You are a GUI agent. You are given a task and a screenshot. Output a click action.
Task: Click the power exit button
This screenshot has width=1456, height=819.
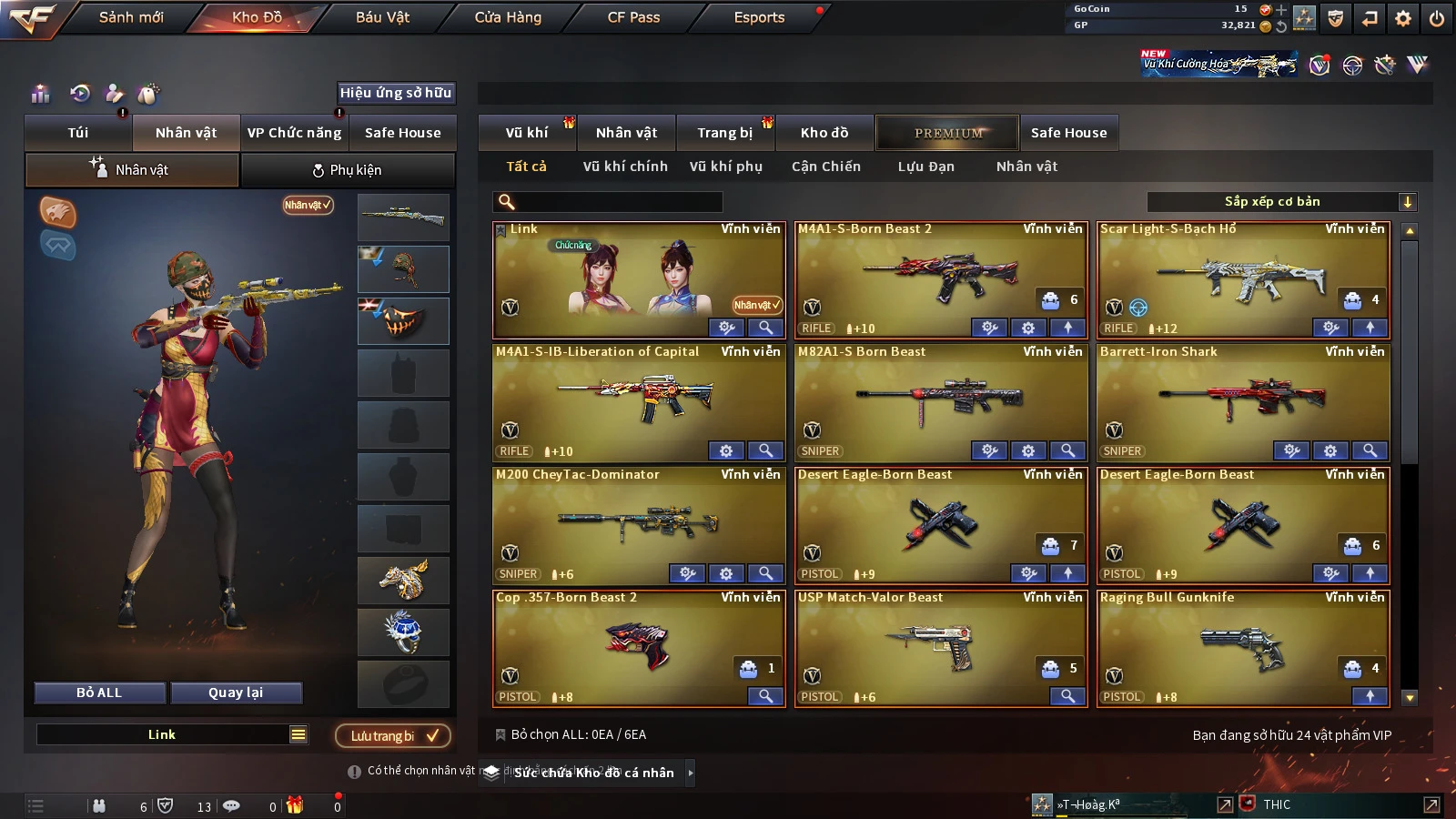[x=1437, y=18]
